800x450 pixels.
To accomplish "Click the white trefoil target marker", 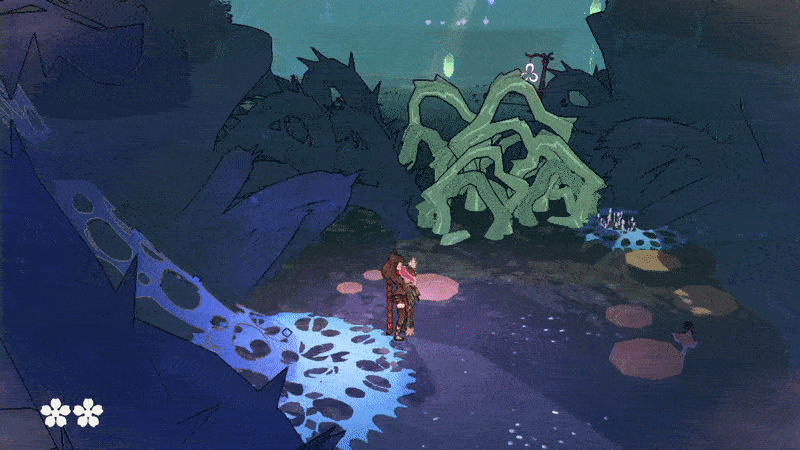I will point(530,71).
